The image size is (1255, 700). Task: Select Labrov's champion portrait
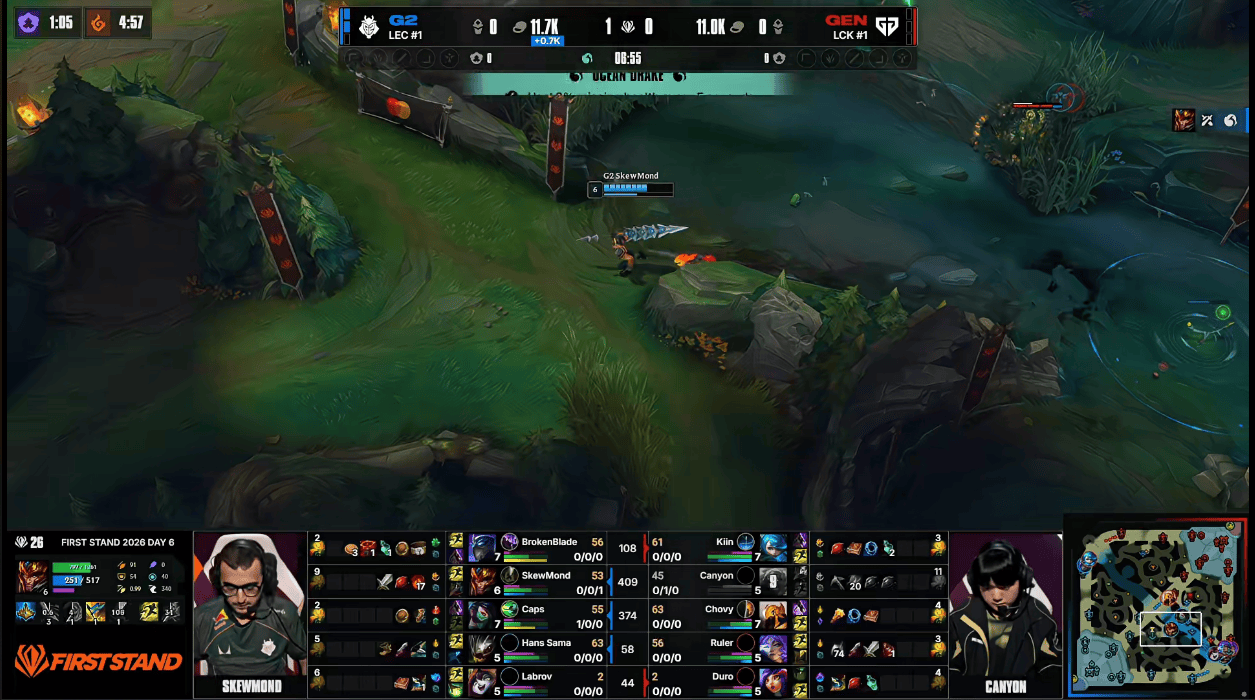(x=482, y=683)
